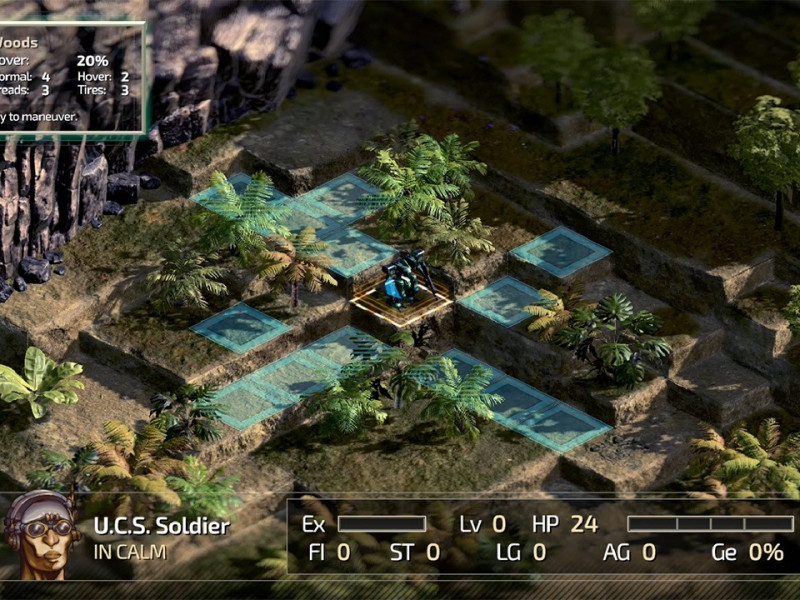Select the mech with the orange selection marker
800x600 pixels.
point(405,281)
